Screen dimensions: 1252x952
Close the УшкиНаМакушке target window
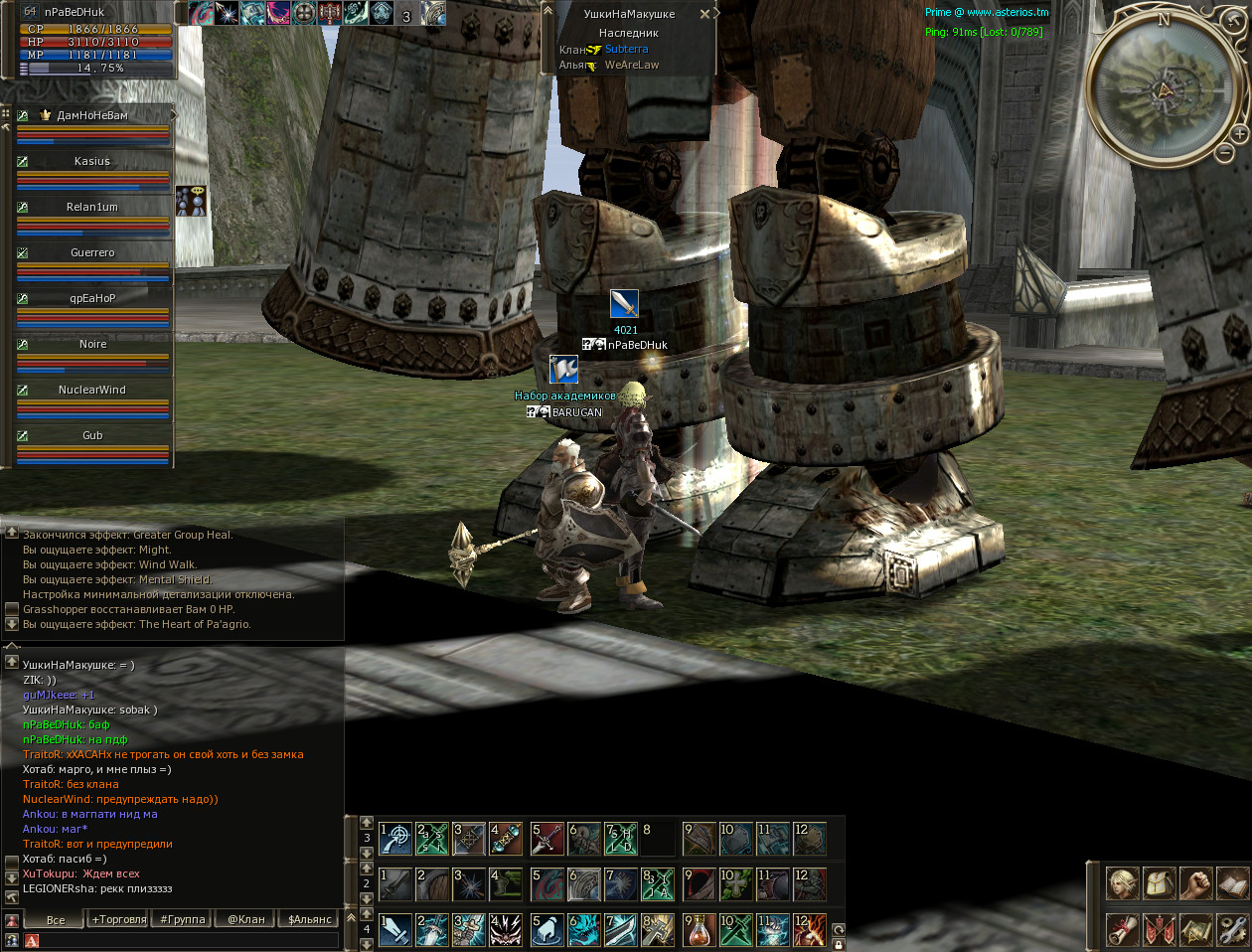pos(704,14)
